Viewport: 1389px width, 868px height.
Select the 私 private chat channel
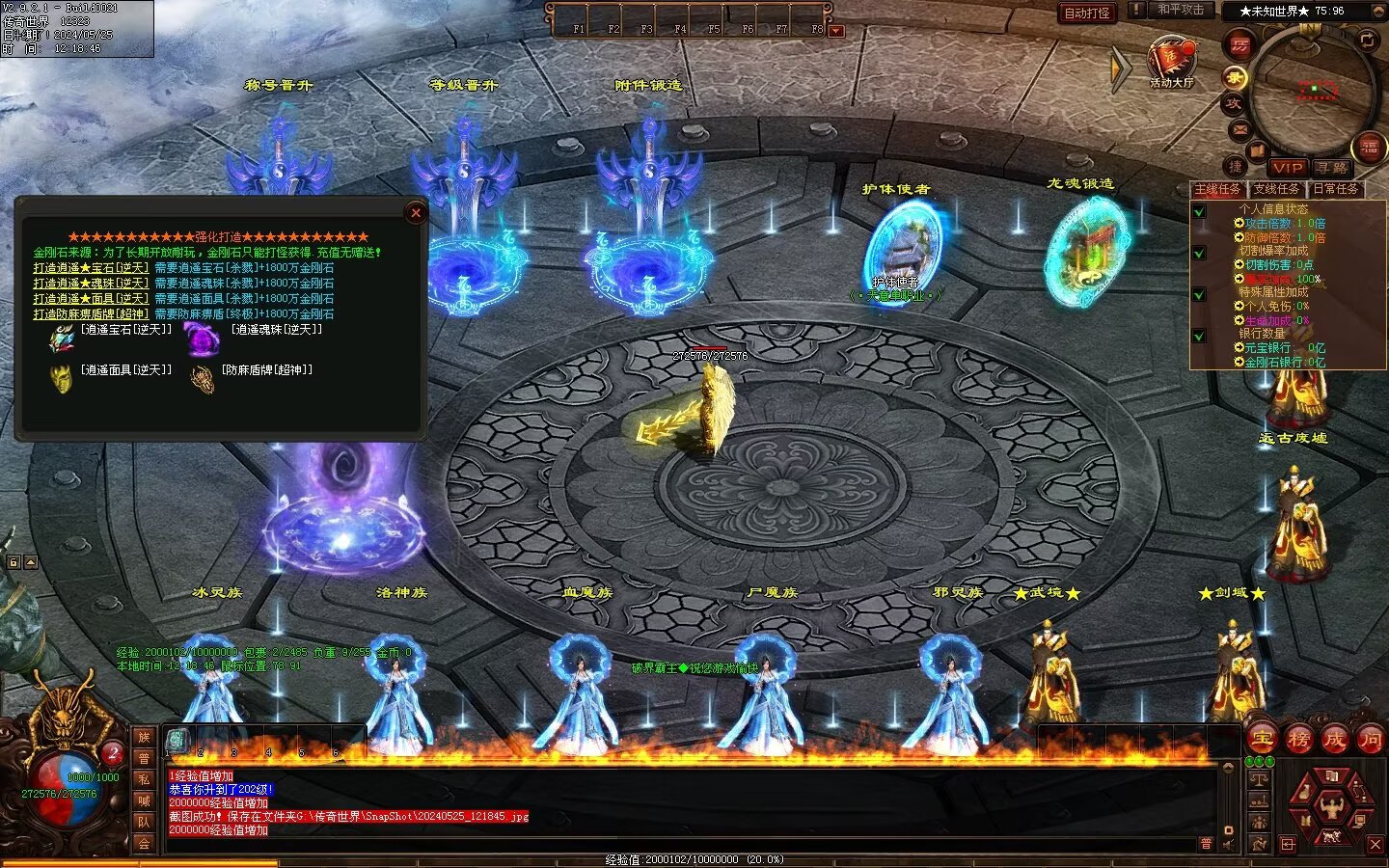(x=144, y=779)
